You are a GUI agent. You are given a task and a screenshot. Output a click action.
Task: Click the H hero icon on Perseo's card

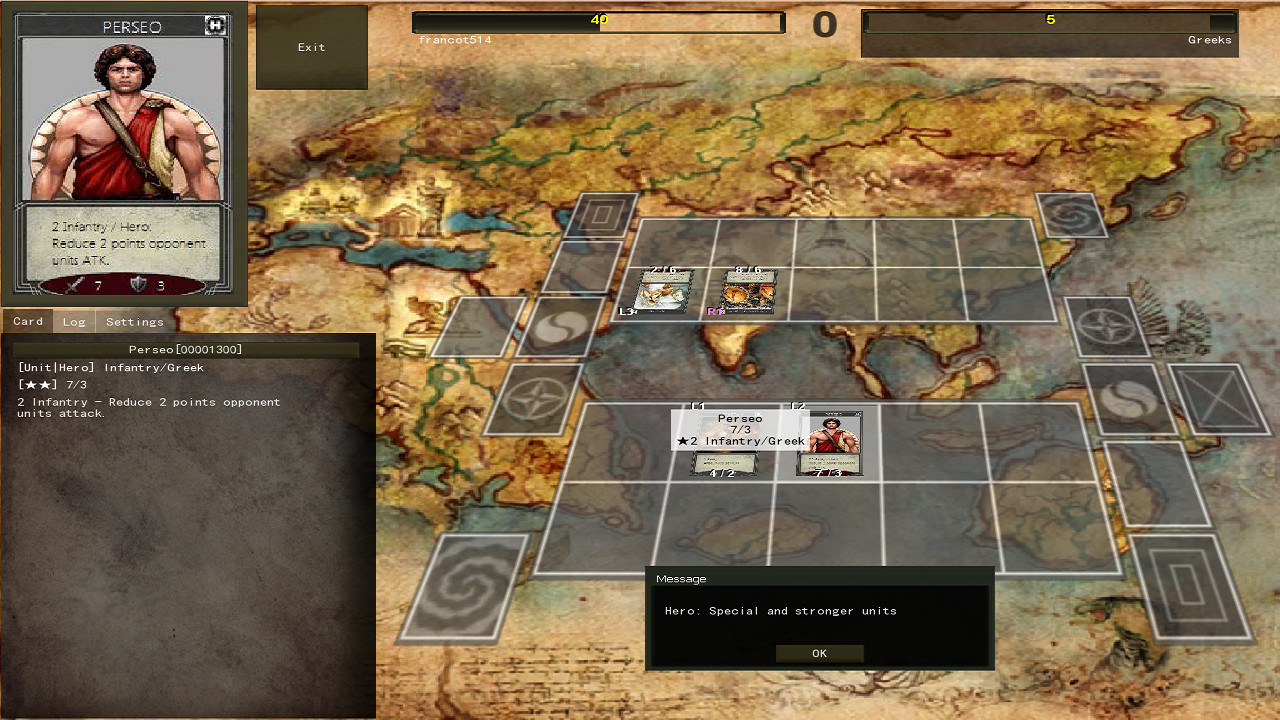click(216, 25)
